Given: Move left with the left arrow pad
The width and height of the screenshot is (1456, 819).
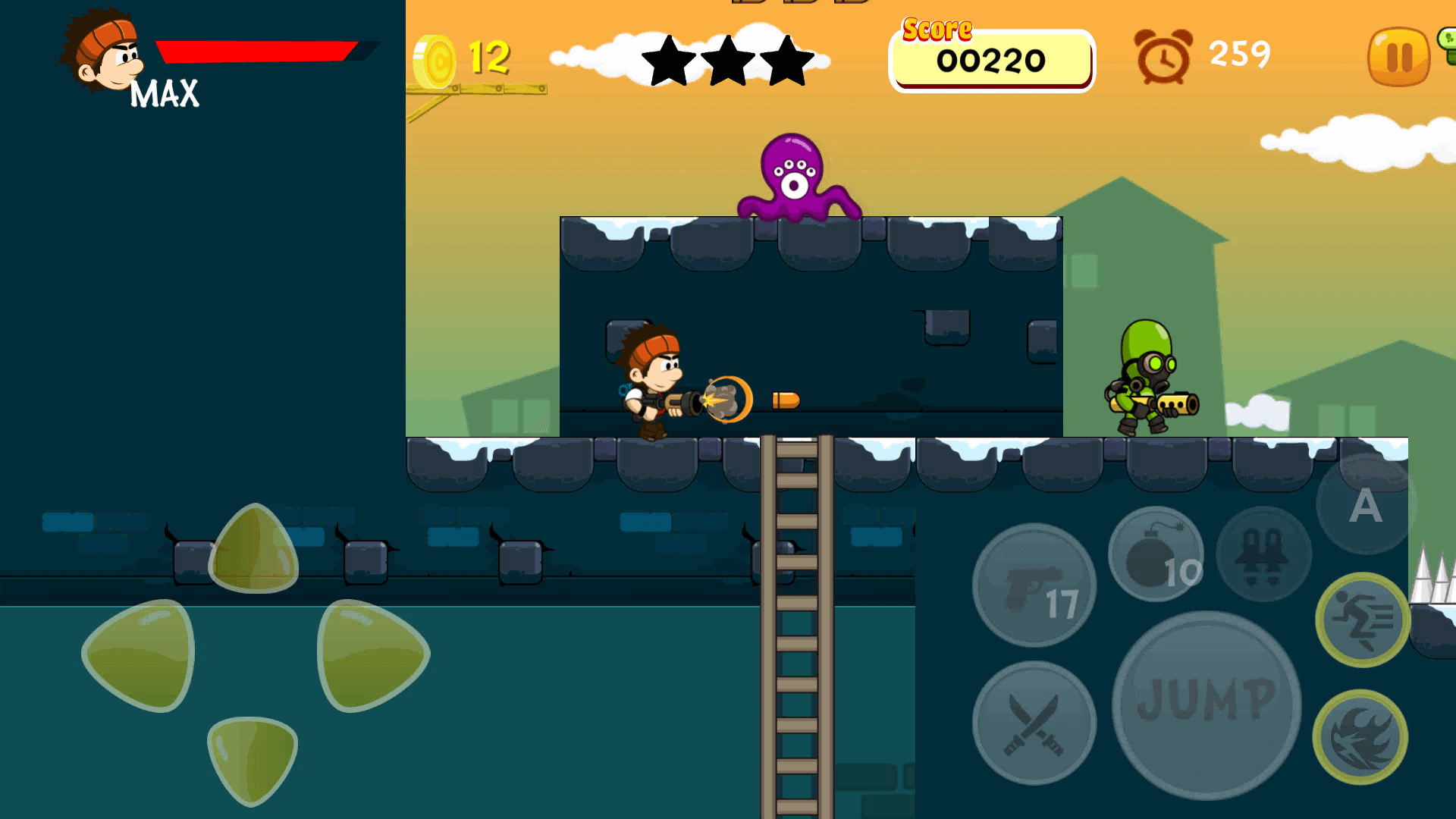Looking at the screenshot, I should click(141, 655).
